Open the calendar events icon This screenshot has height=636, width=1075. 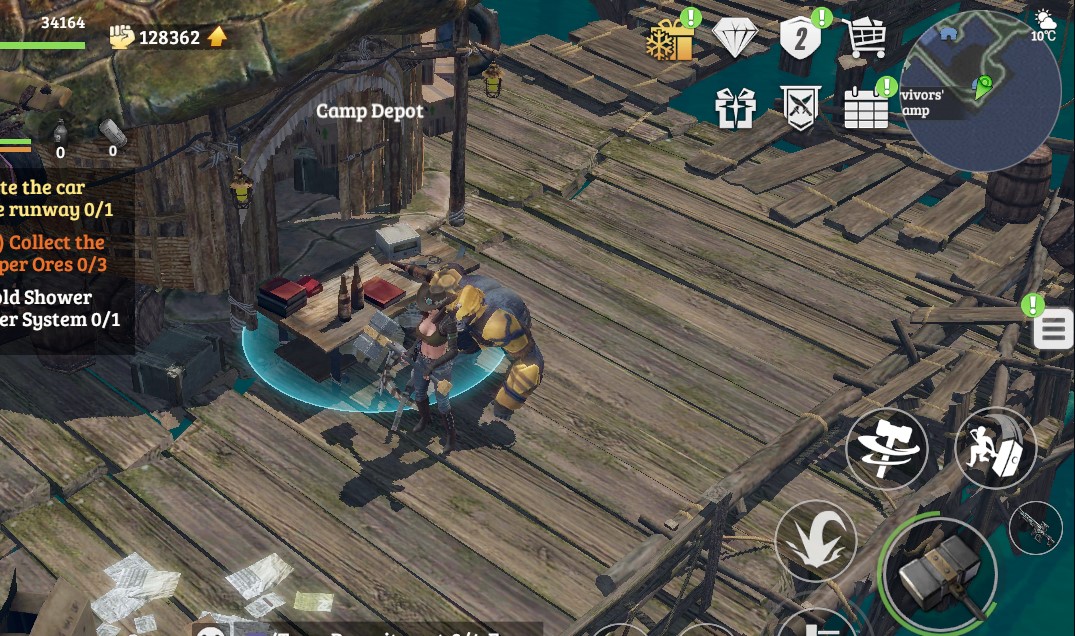point(866,107)
